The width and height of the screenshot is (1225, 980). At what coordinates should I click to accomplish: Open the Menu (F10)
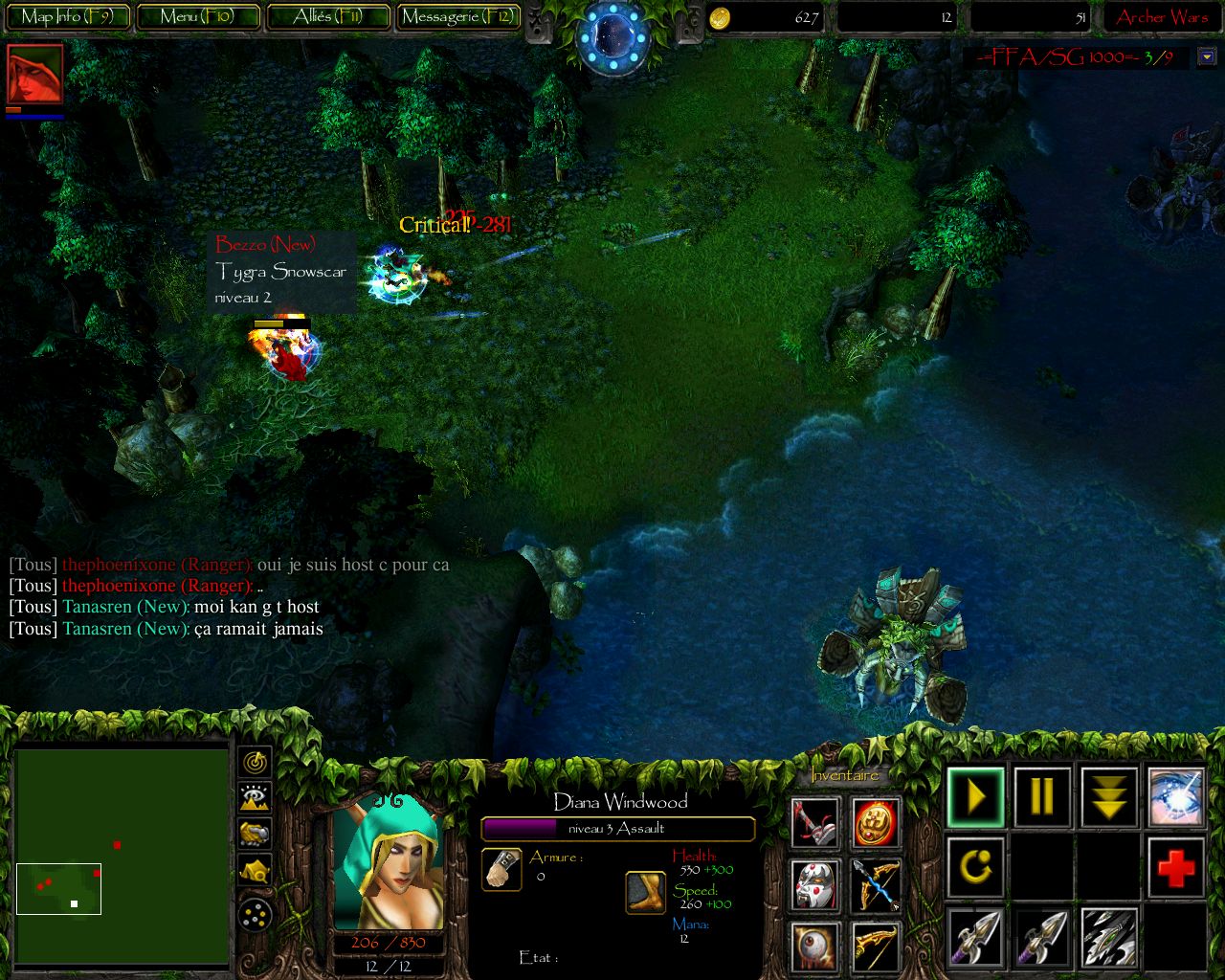click(x=197, y=16)
